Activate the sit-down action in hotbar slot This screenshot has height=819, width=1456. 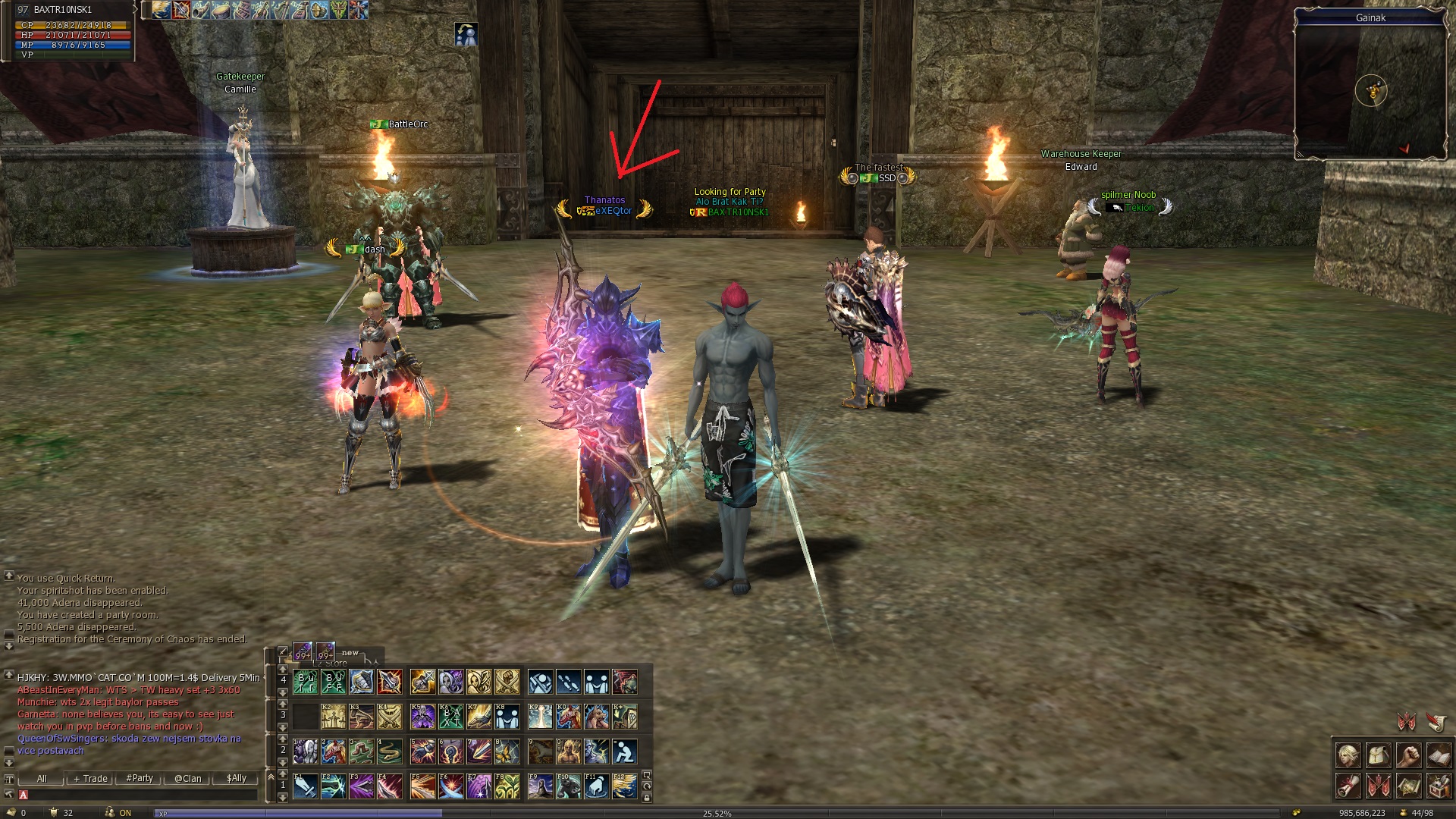coord(624,752)
